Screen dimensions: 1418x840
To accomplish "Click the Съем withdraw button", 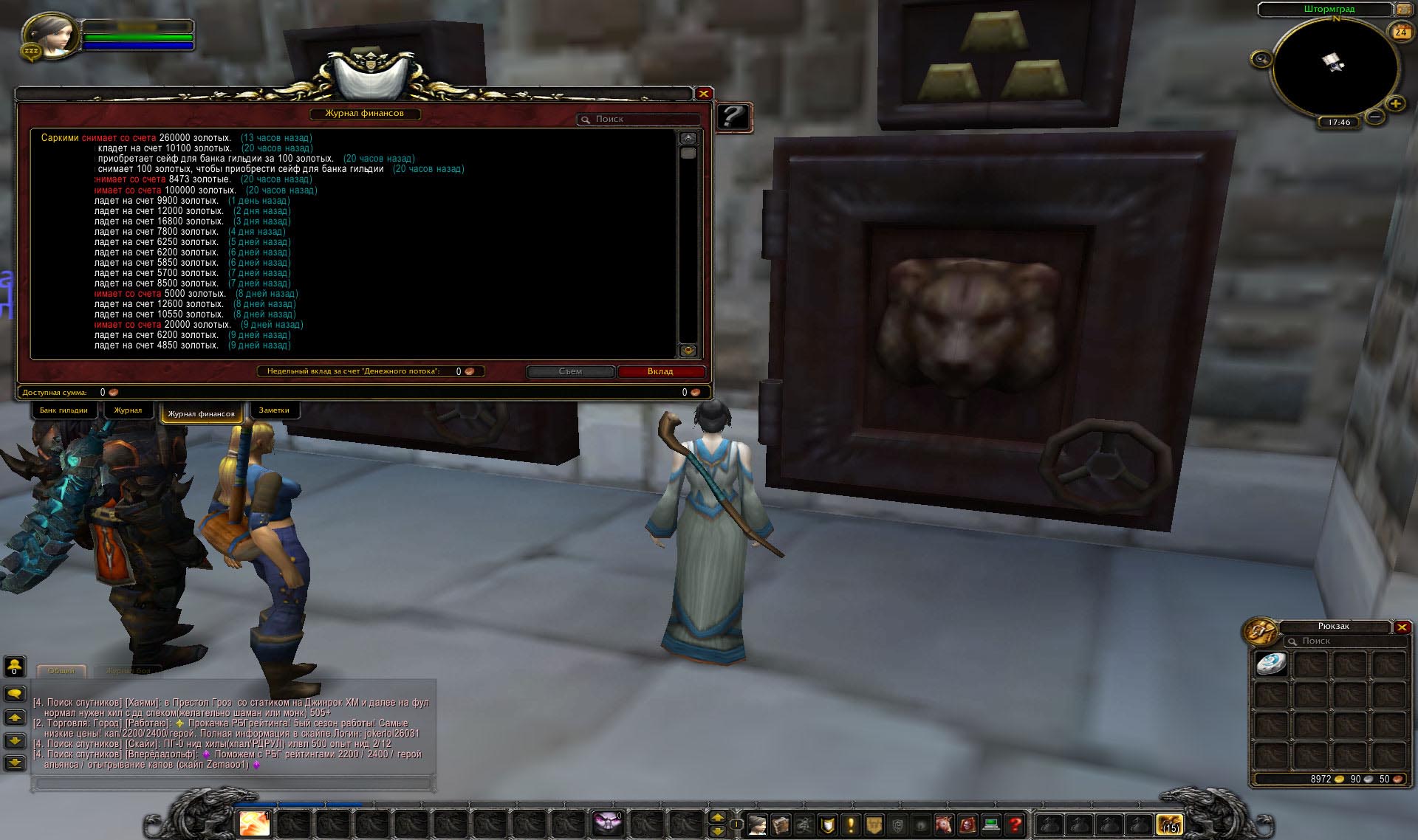I will [569, 371].
